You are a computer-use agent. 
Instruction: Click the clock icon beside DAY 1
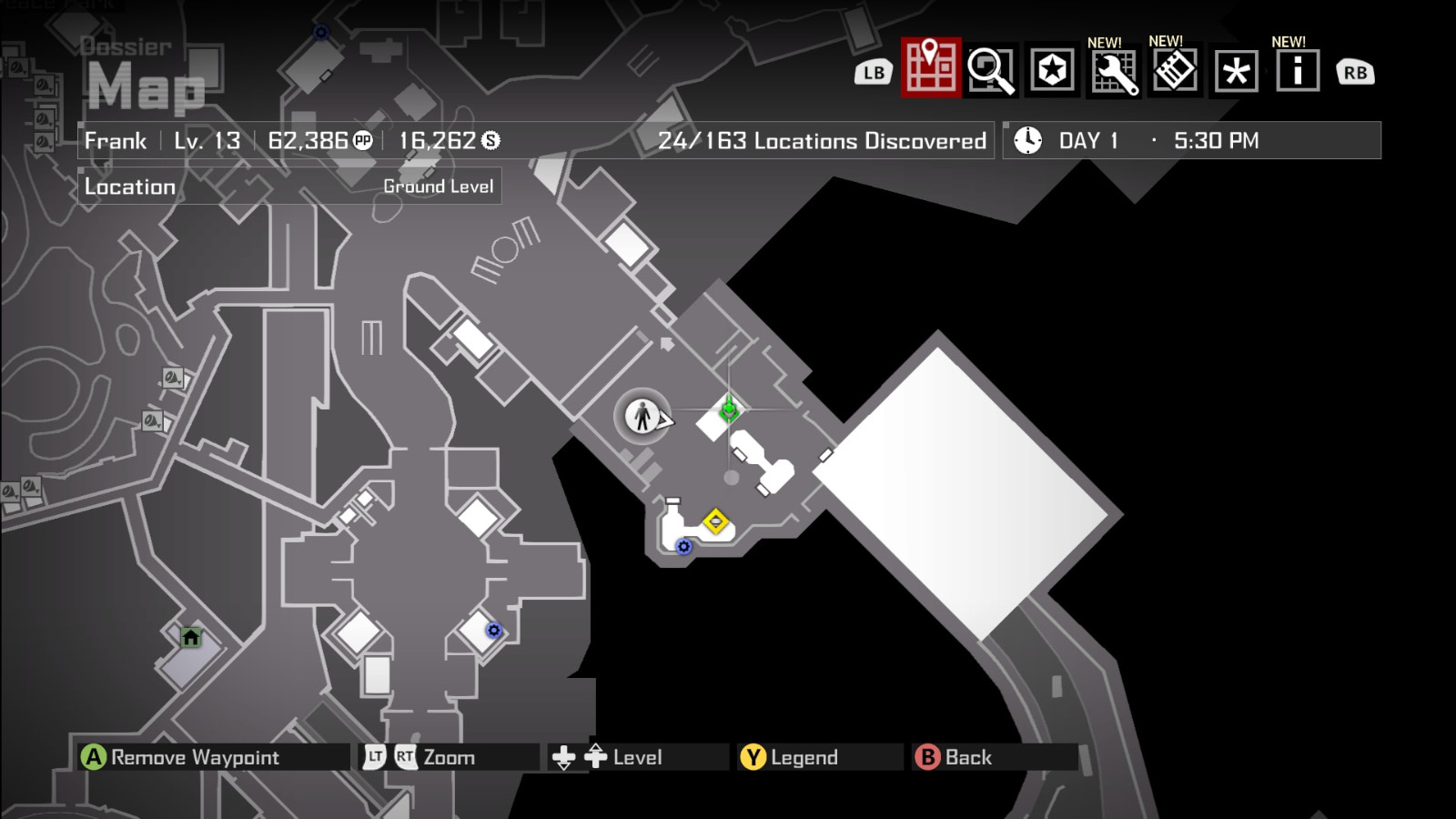[x=1027, y=140]
